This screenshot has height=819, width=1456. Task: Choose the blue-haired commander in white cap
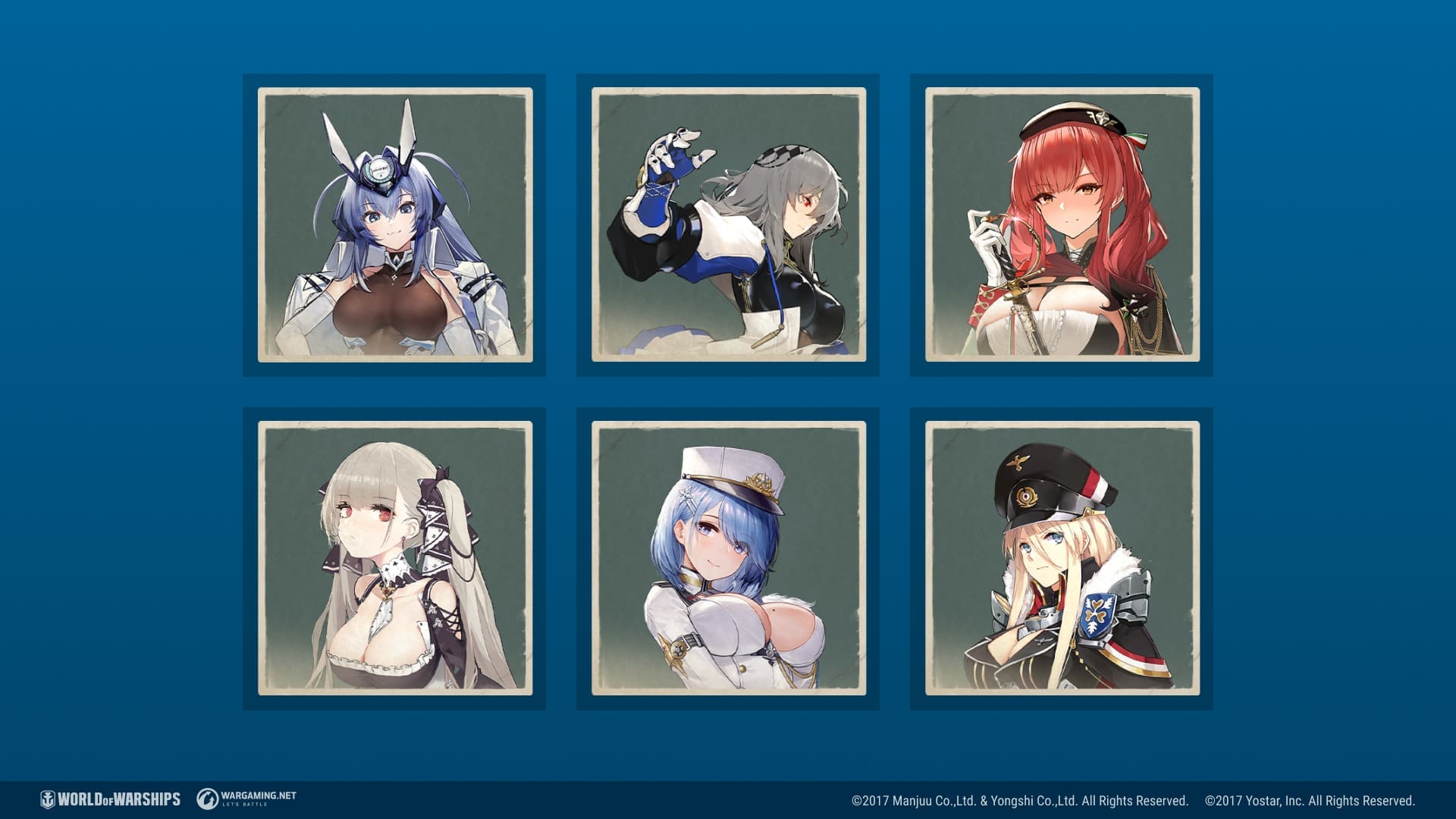click(x=728, y=558)
